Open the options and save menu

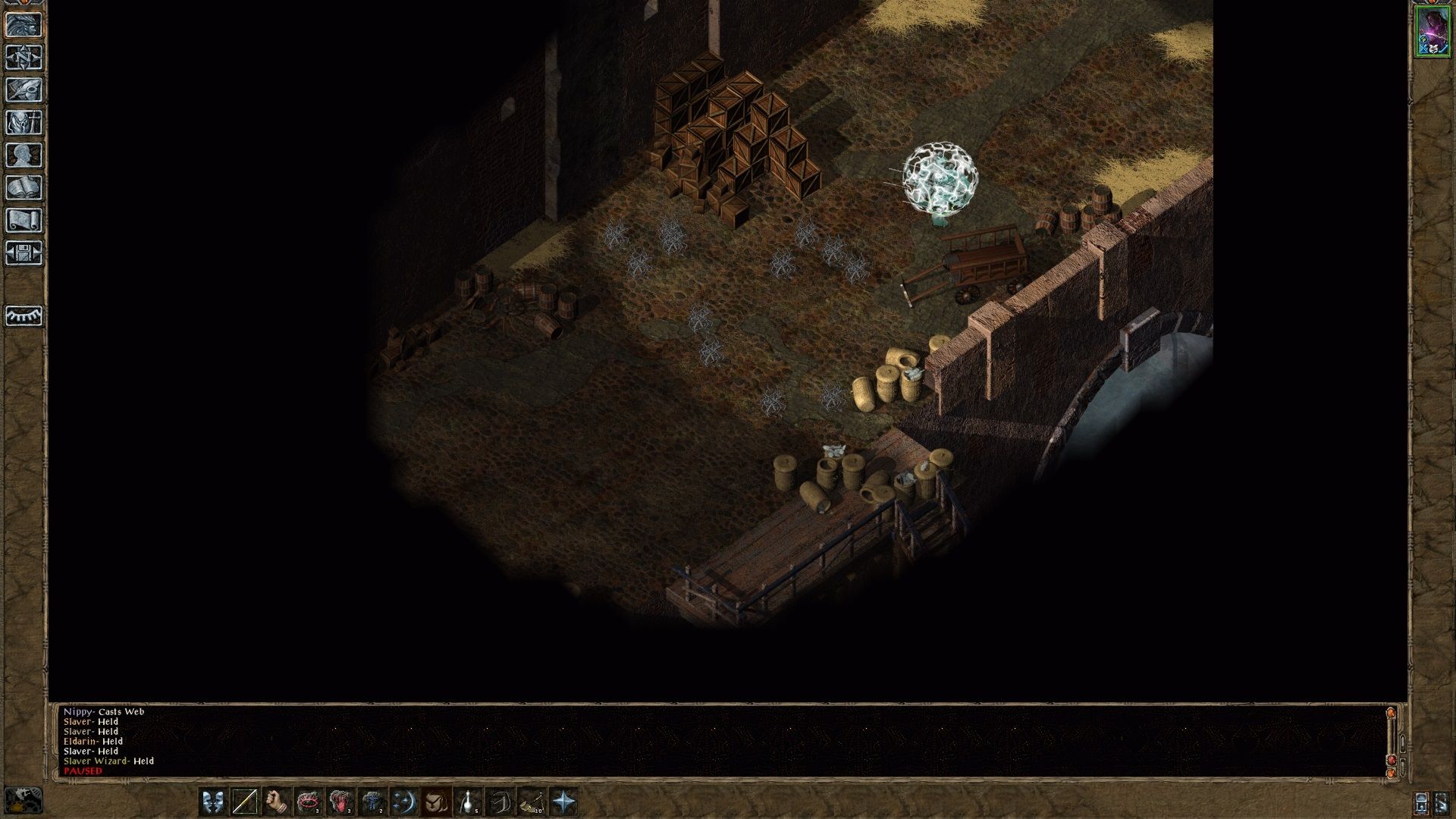24,253
